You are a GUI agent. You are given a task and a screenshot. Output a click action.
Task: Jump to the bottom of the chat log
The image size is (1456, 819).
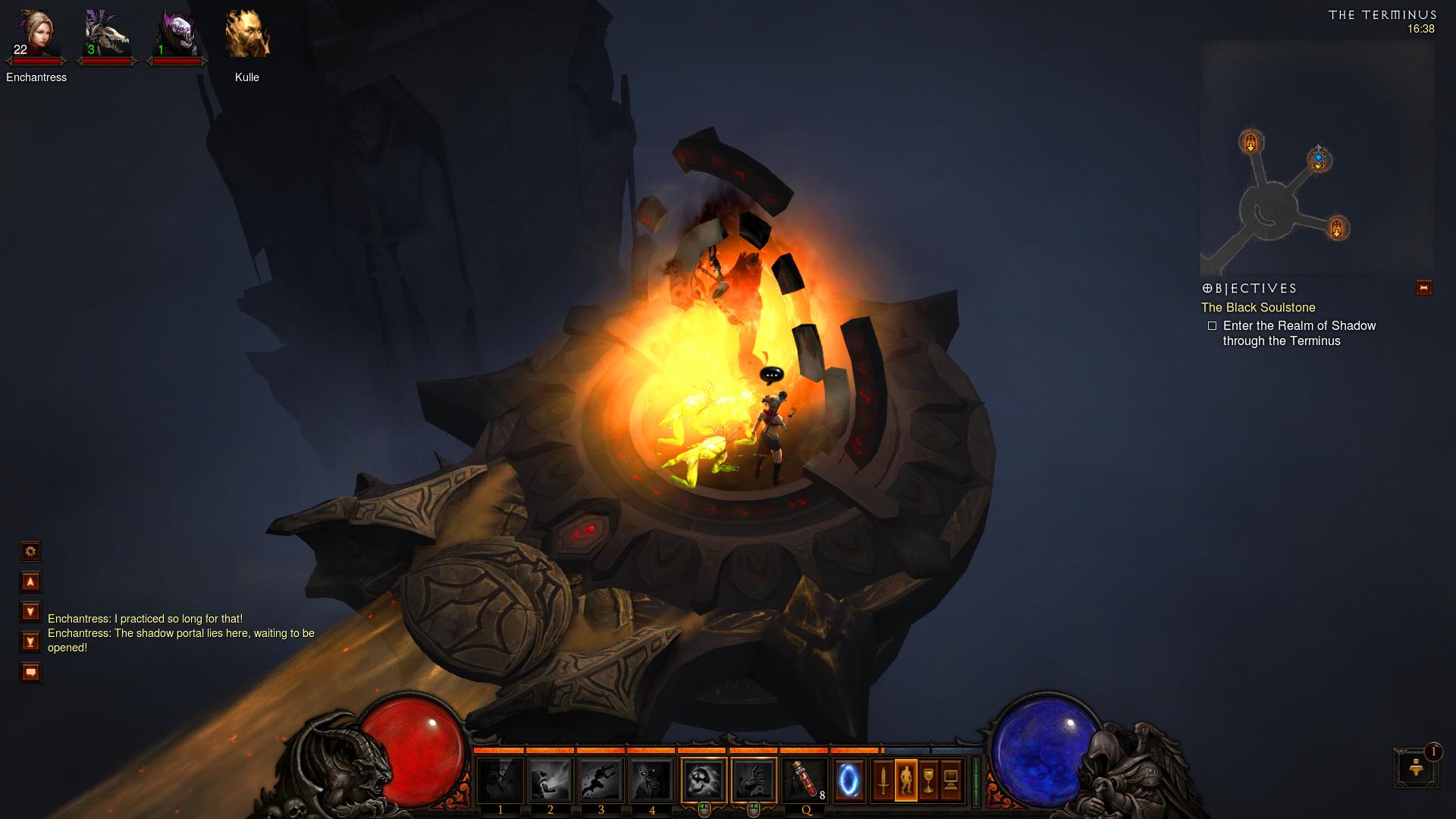pos(30,642)
